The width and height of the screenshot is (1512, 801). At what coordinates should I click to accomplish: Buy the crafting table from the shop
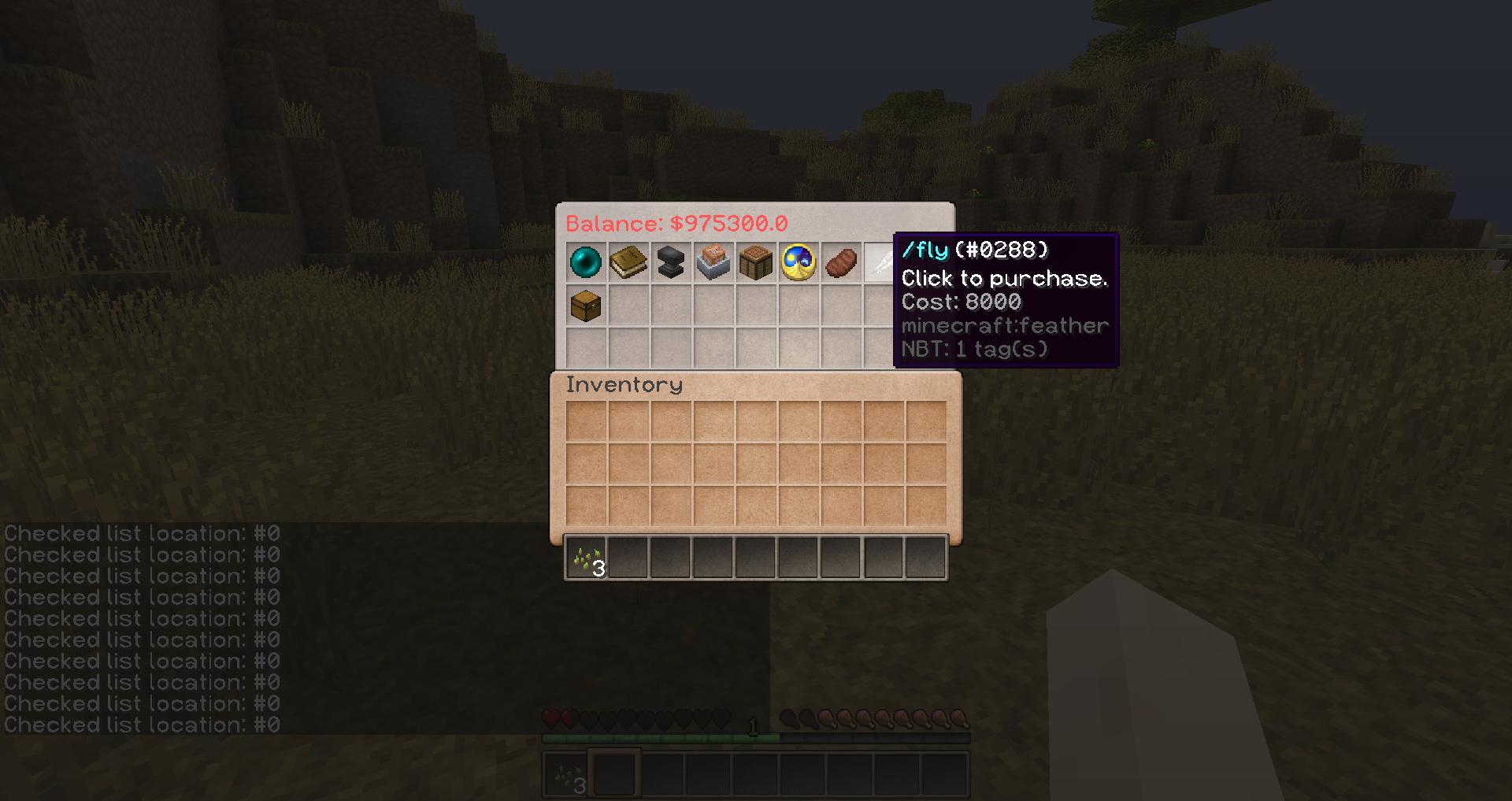[756, 261]
